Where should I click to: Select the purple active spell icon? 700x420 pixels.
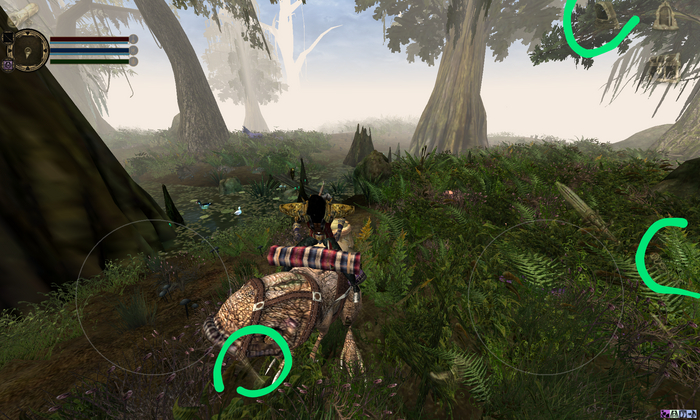(x=7, y=64)
